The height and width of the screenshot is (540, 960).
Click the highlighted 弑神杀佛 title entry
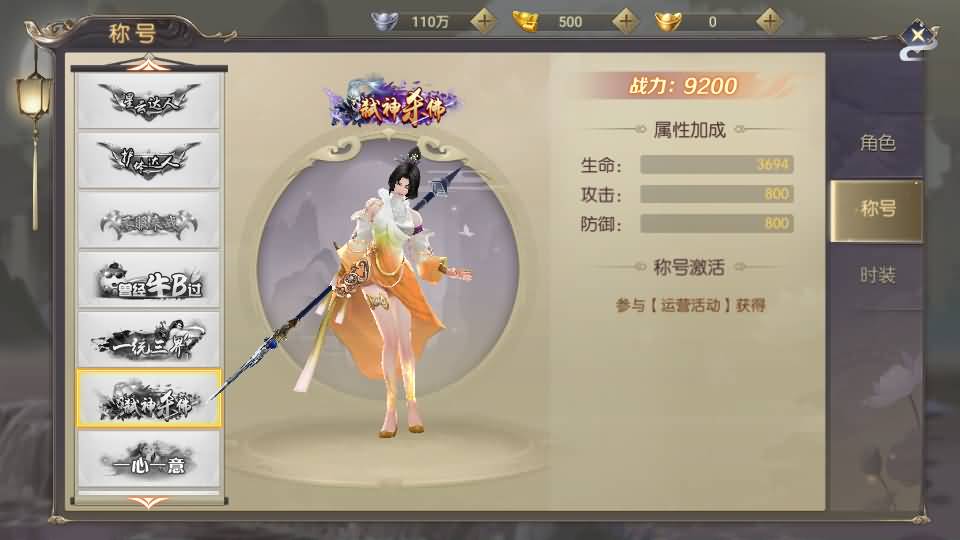point(149,399)
